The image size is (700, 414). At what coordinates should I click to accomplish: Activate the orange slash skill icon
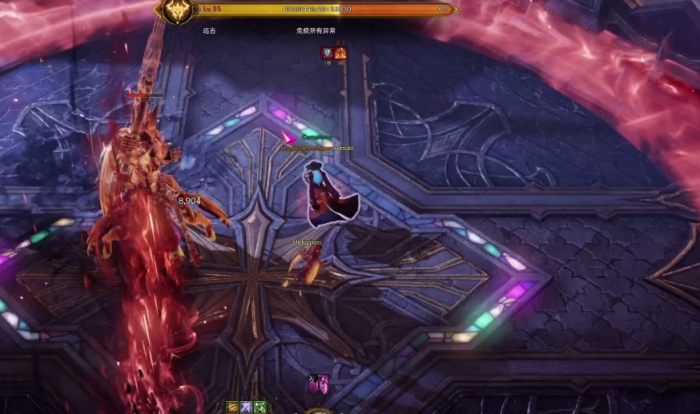(232, 407)
